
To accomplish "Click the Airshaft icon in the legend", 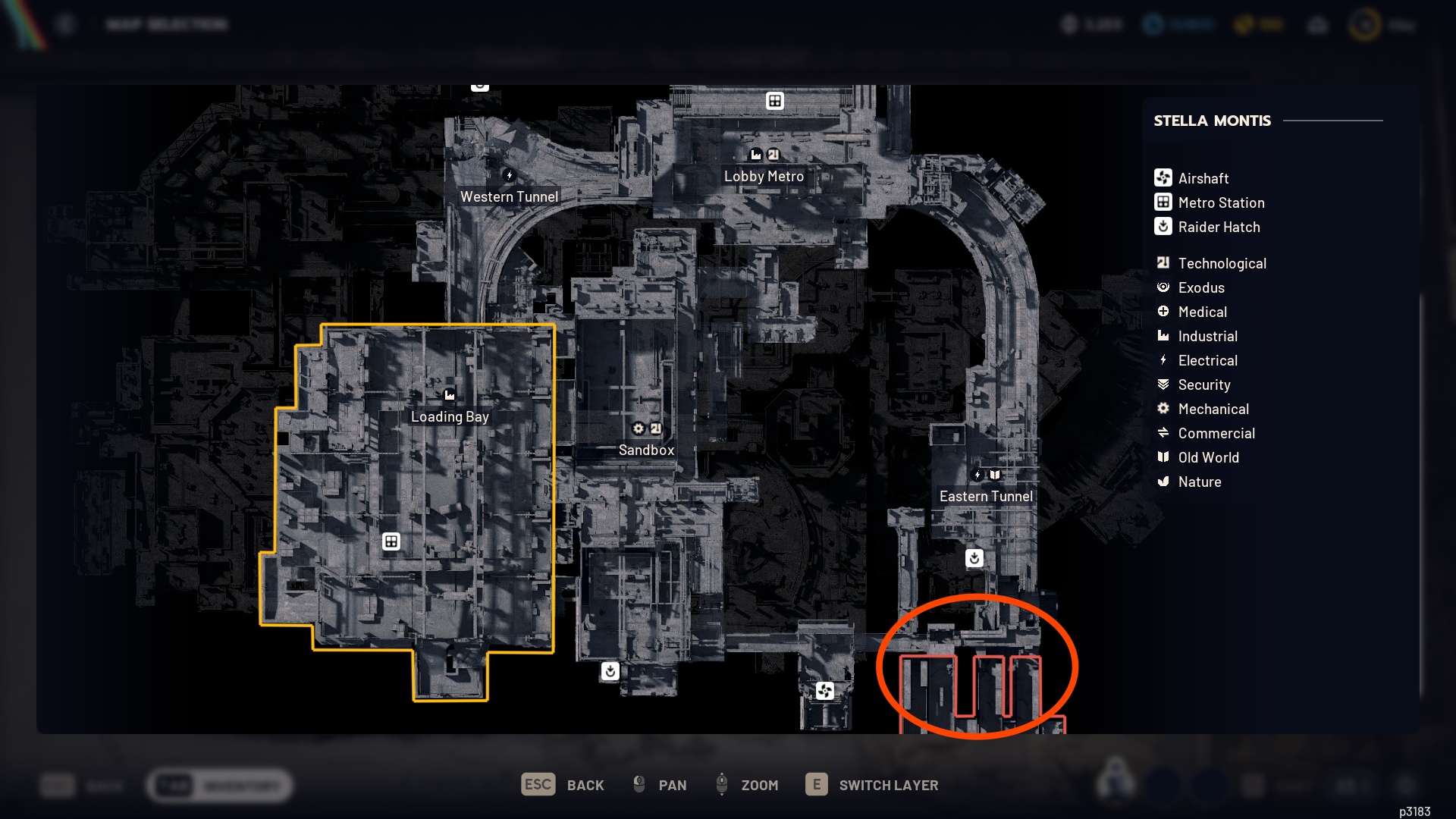I will point(1163,177).
